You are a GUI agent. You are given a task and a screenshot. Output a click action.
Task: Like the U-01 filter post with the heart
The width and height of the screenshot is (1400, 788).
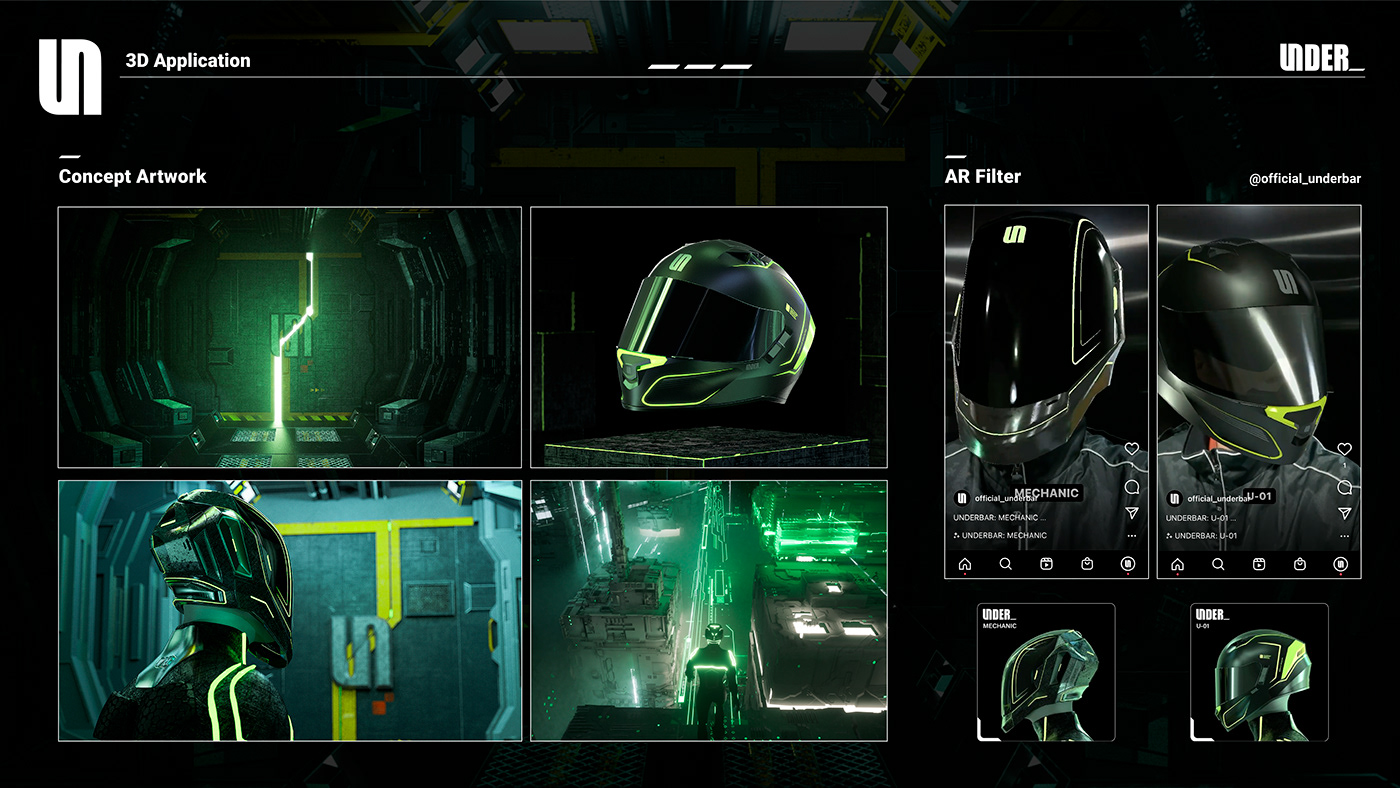click(1345, 449)
